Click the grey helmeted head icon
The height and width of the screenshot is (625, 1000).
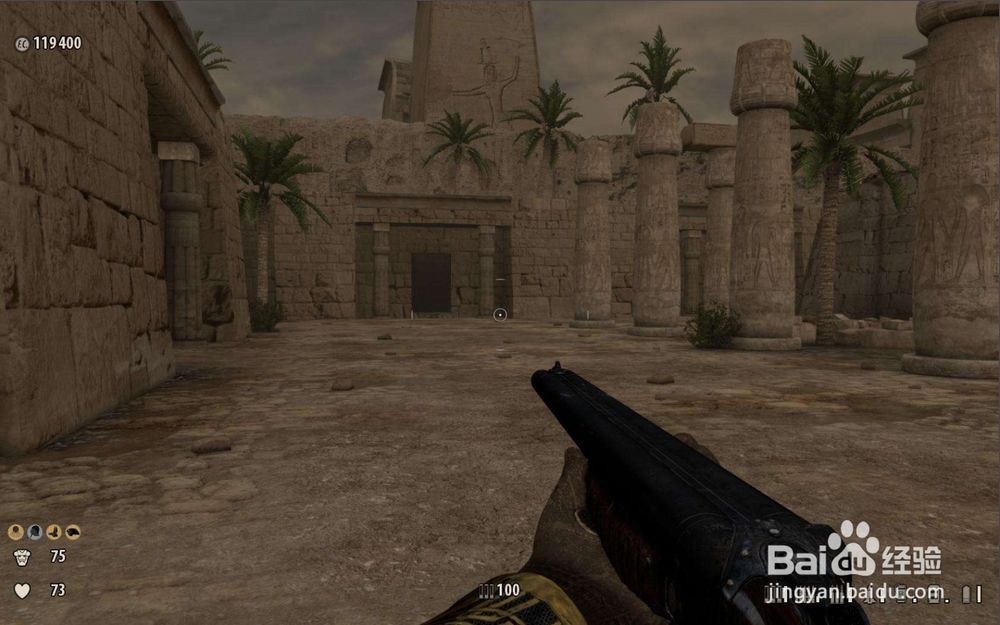click(x=35, y=532)
